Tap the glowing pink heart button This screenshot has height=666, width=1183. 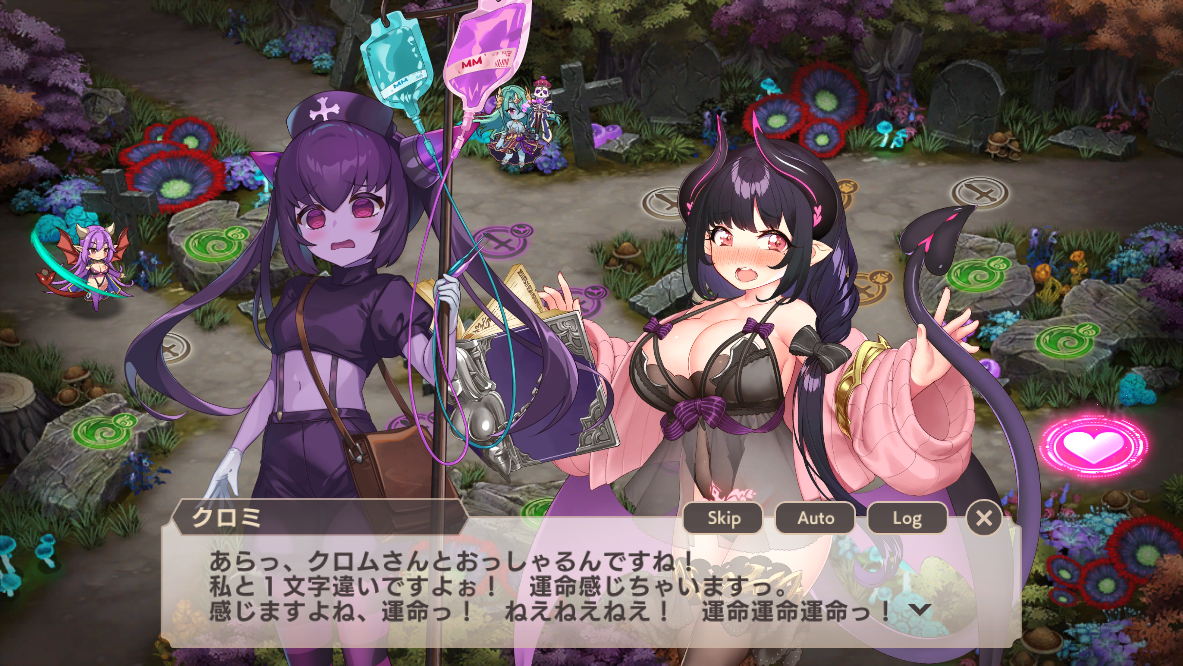click(1094, 445)
